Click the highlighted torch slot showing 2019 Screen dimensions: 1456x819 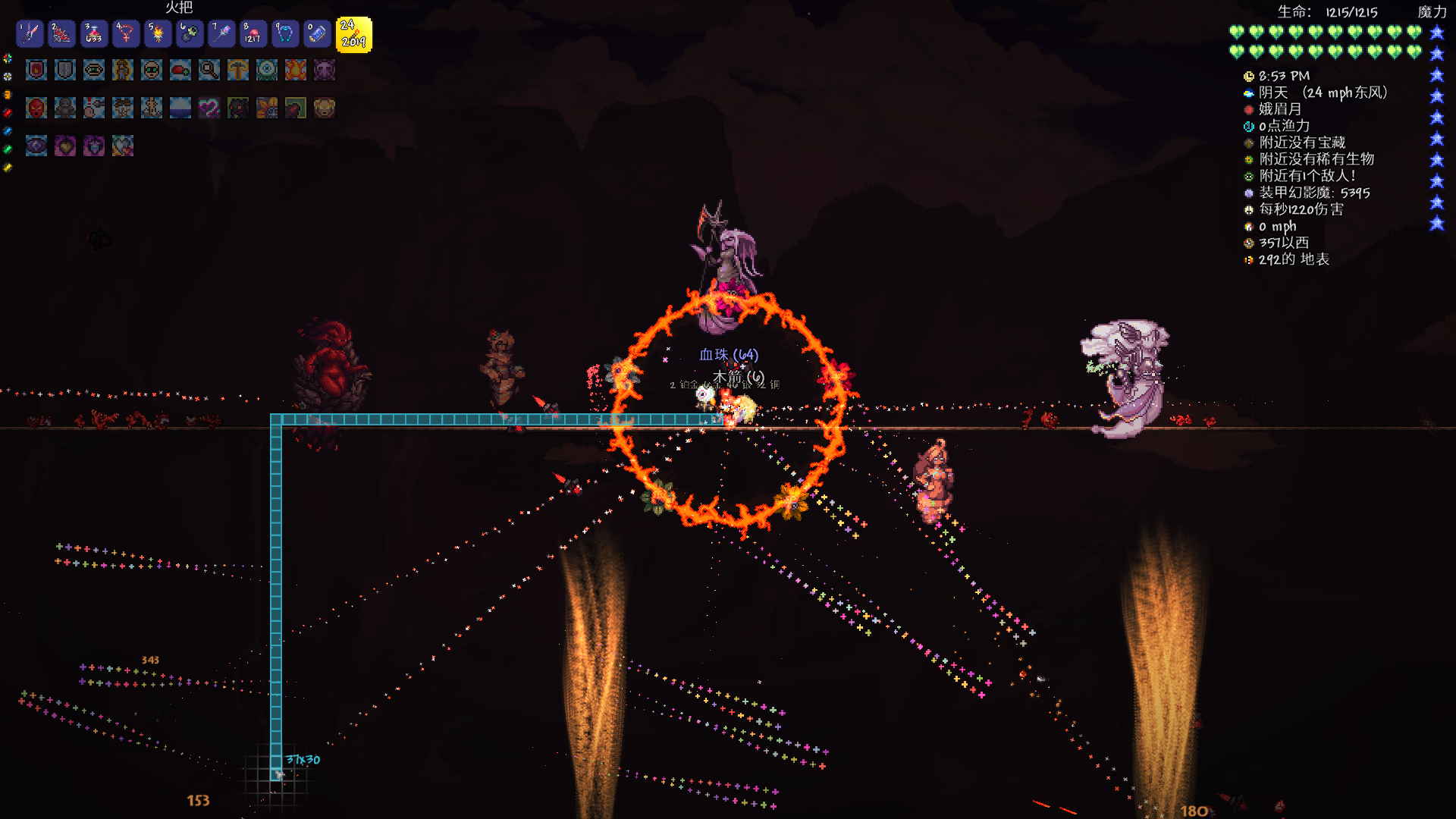point(353,35)
